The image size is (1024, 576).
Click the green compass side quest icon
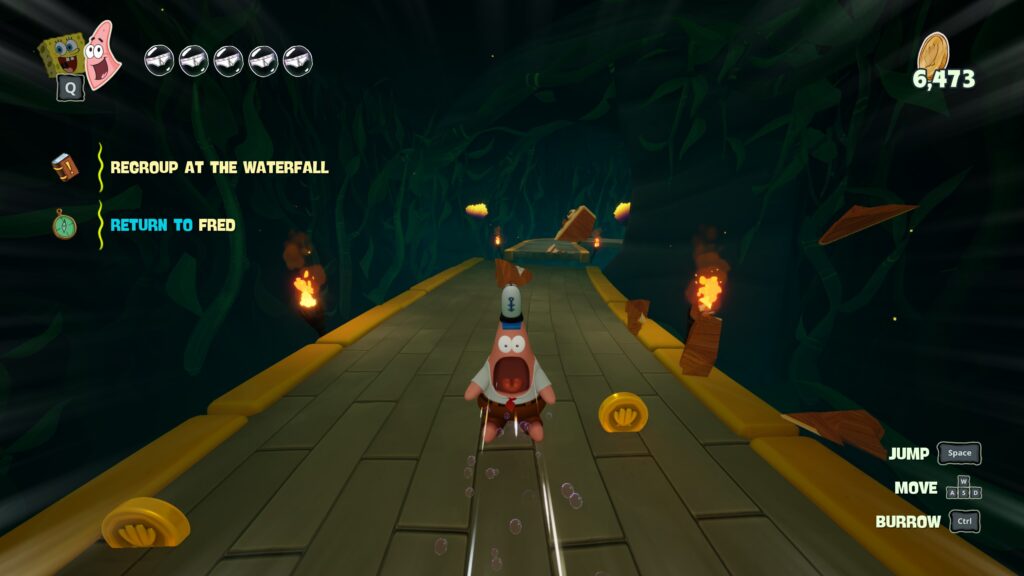coord(65,224)
